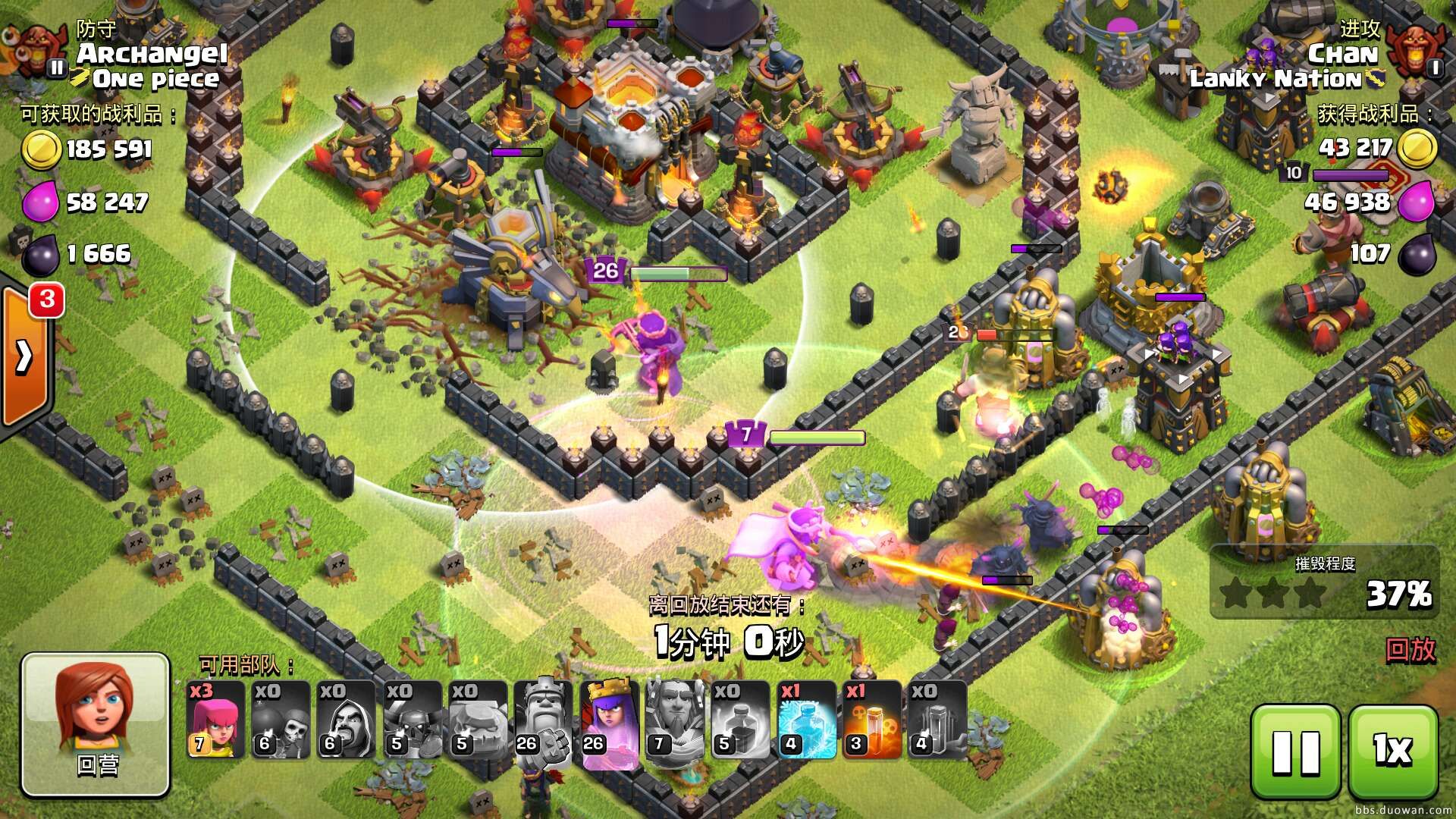The height and width of the screenshot is (819, 1456).
Task: Select the blue Freeze spell slot
Action: point(805,720)
